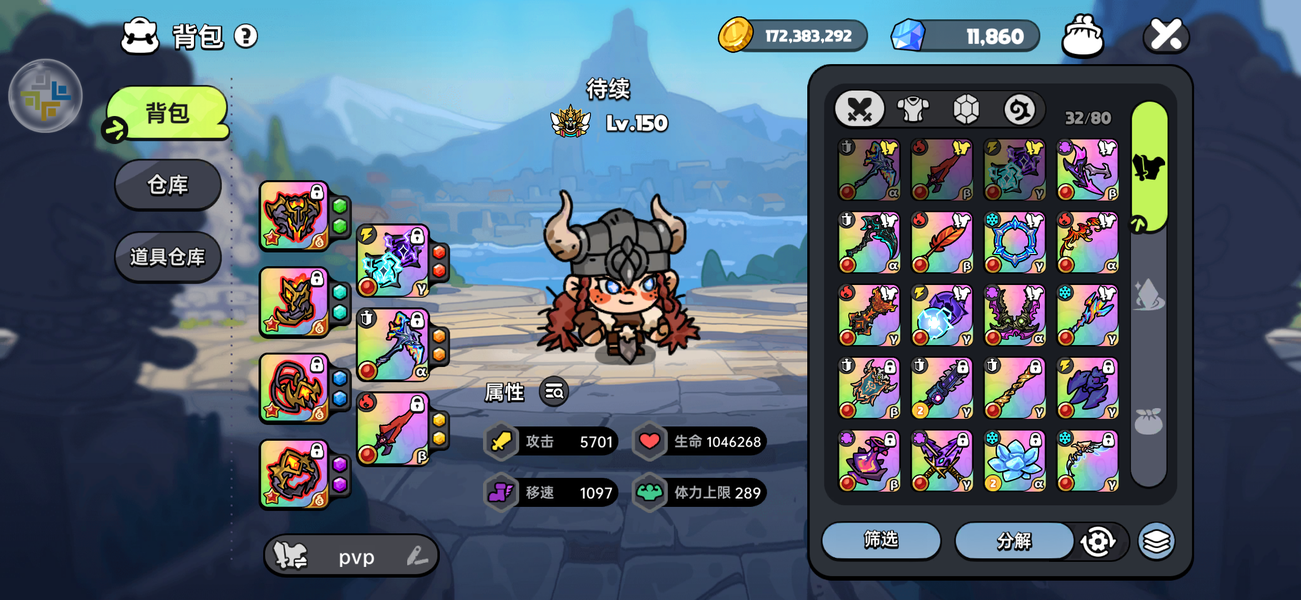Show detailed stats next to 属性

pos(554,392)
